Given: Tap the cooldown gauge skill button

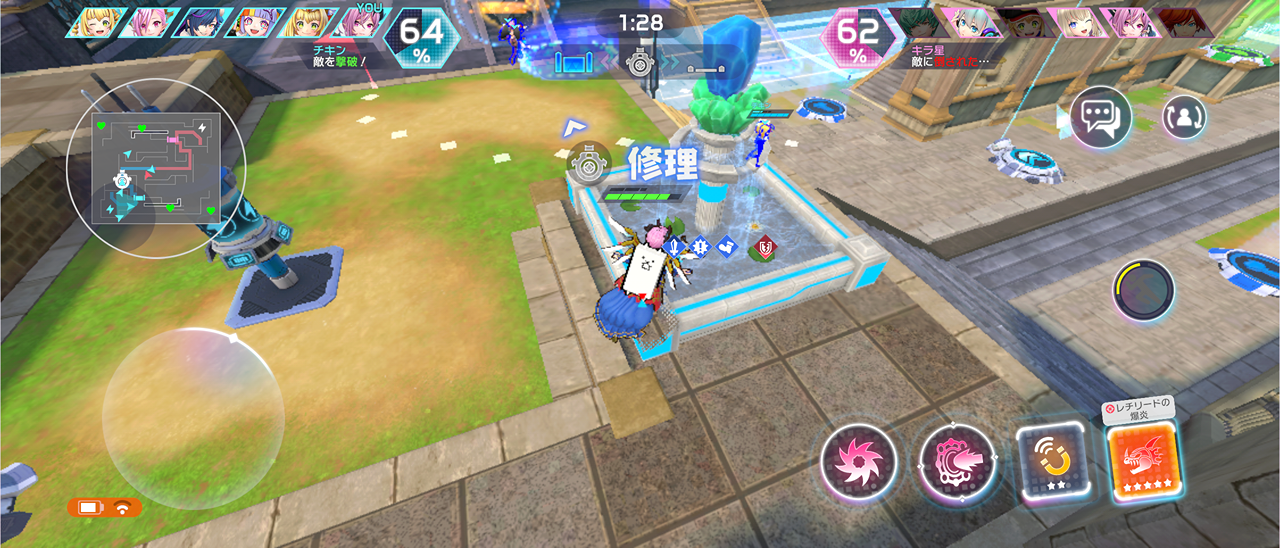Looking at the screenshot, I should tap(1143, 290).
